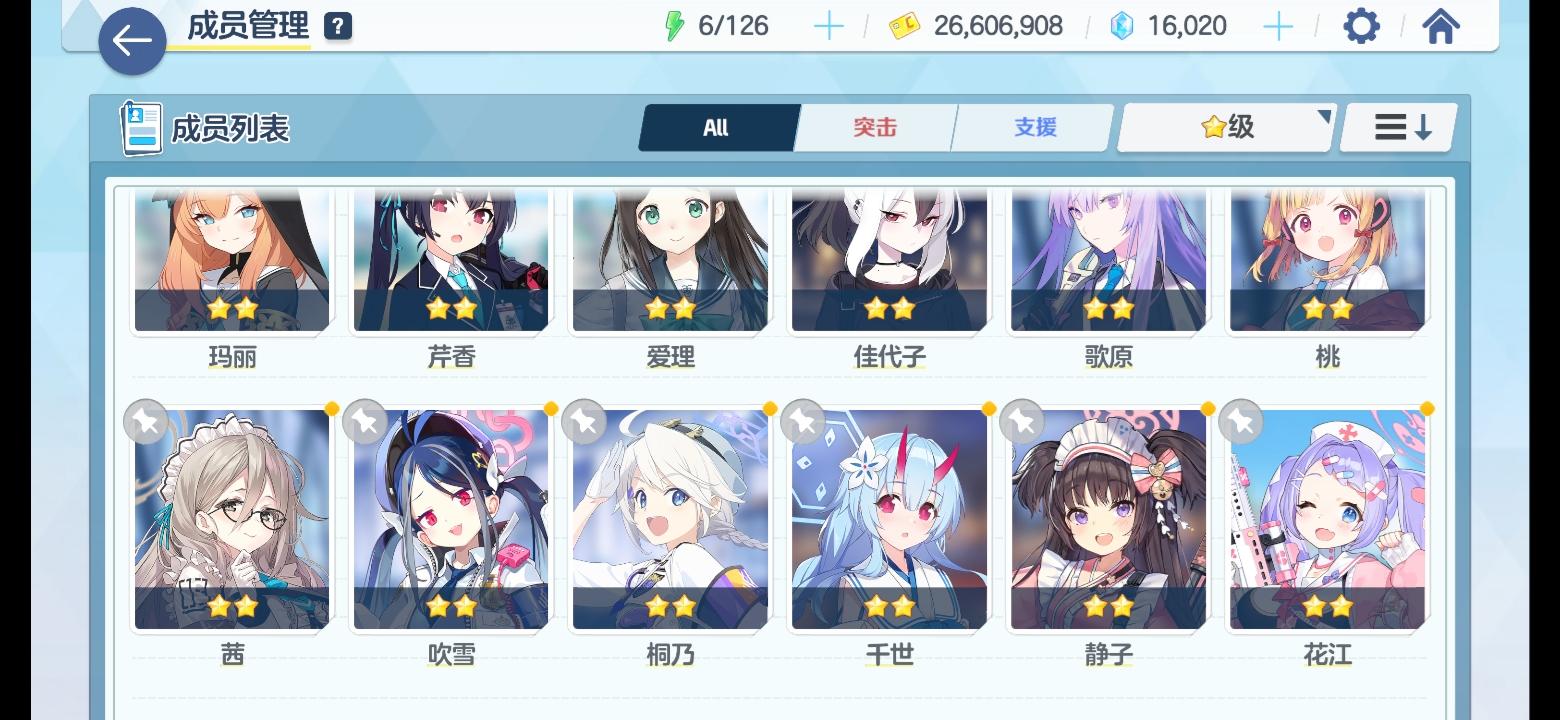Click the plus to recharge AP energy
The width and height of the screenshot is (1560, 720).
pos(828,26)
